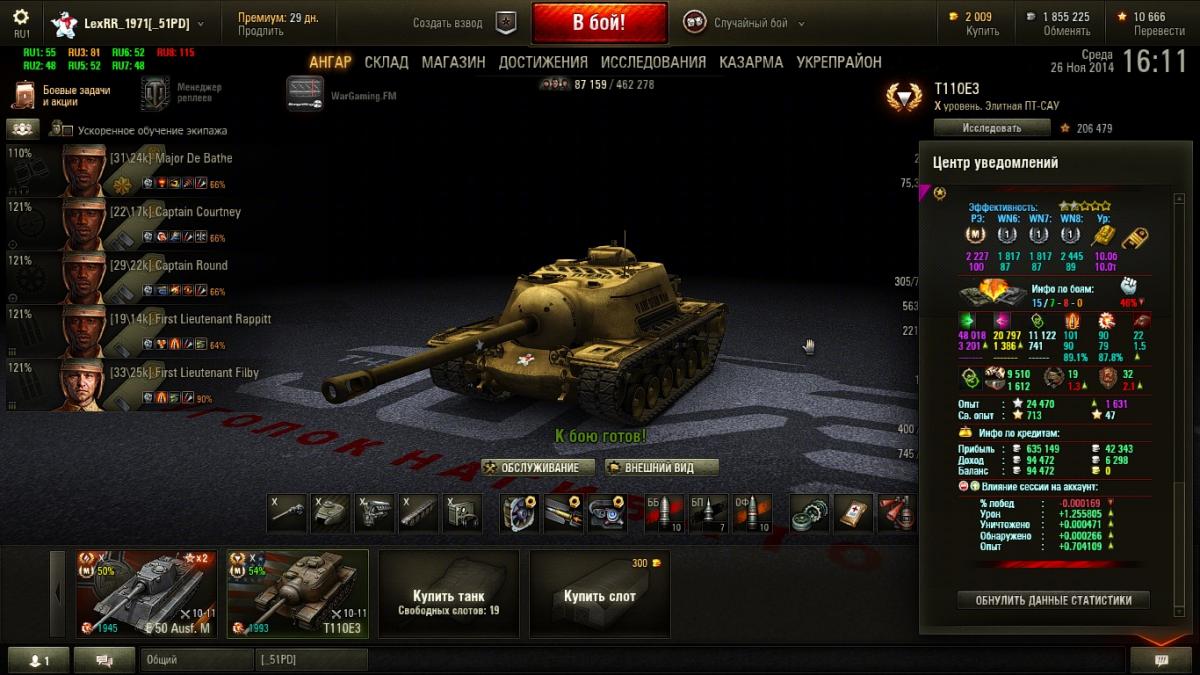Select crew member Major De Bathe
The width and height of the screenshot is (1200, 675).
pyautogui.click(x=150, y=170)
